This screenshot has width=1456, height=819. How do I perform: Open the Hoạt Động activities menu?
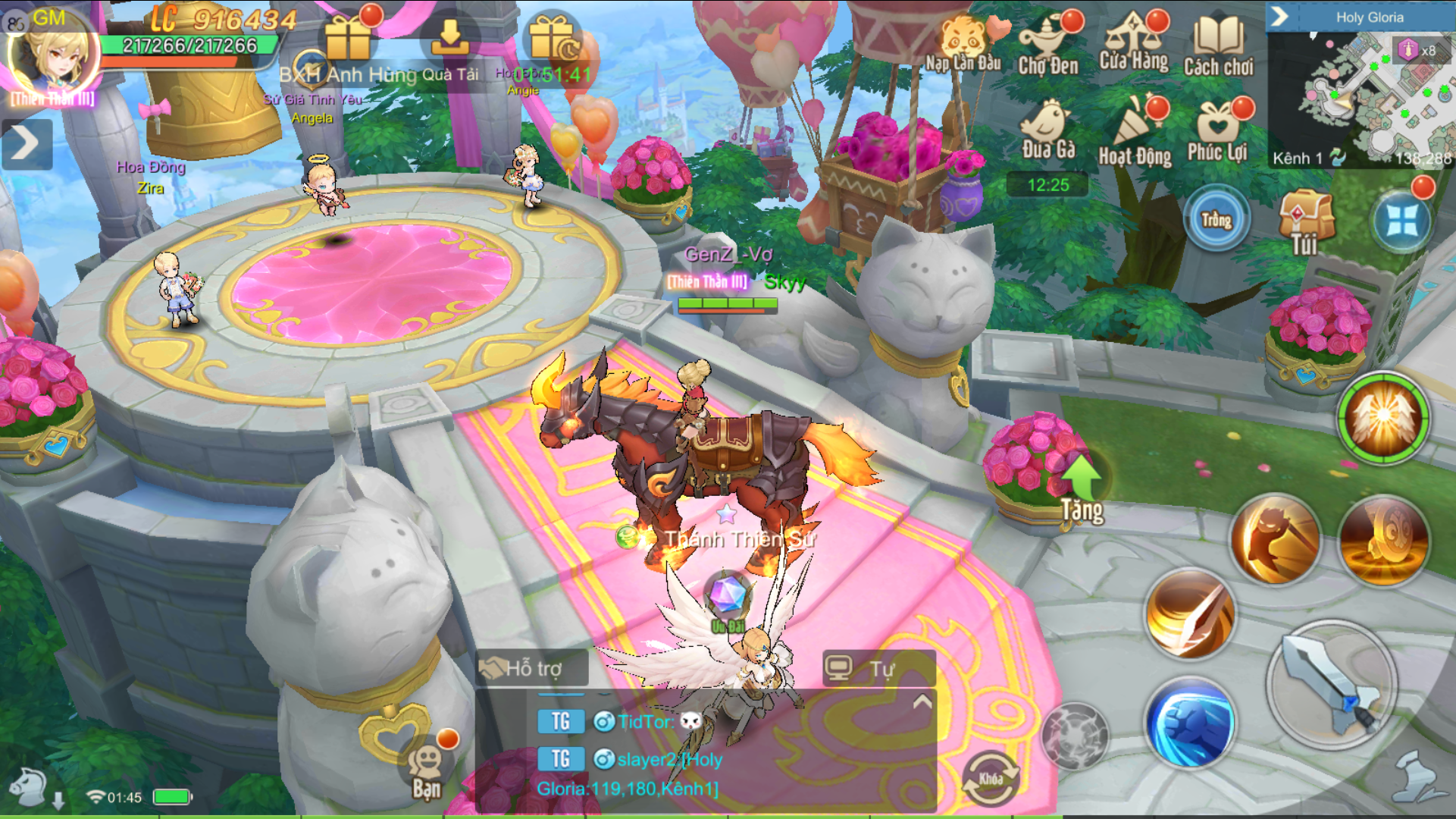tap(1135, 130)
